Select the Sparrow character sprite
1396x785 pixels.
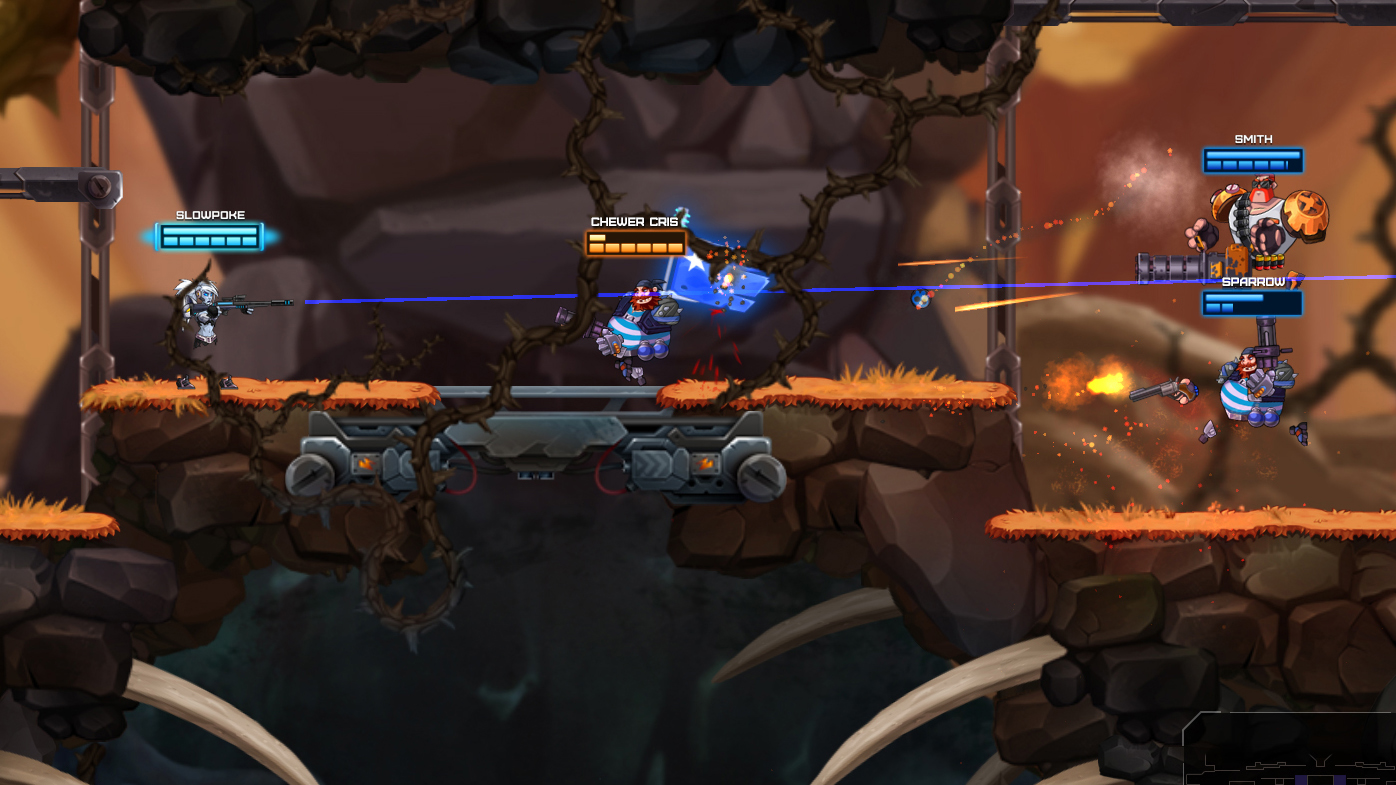pyautogui.click(x=1250, y=390)
